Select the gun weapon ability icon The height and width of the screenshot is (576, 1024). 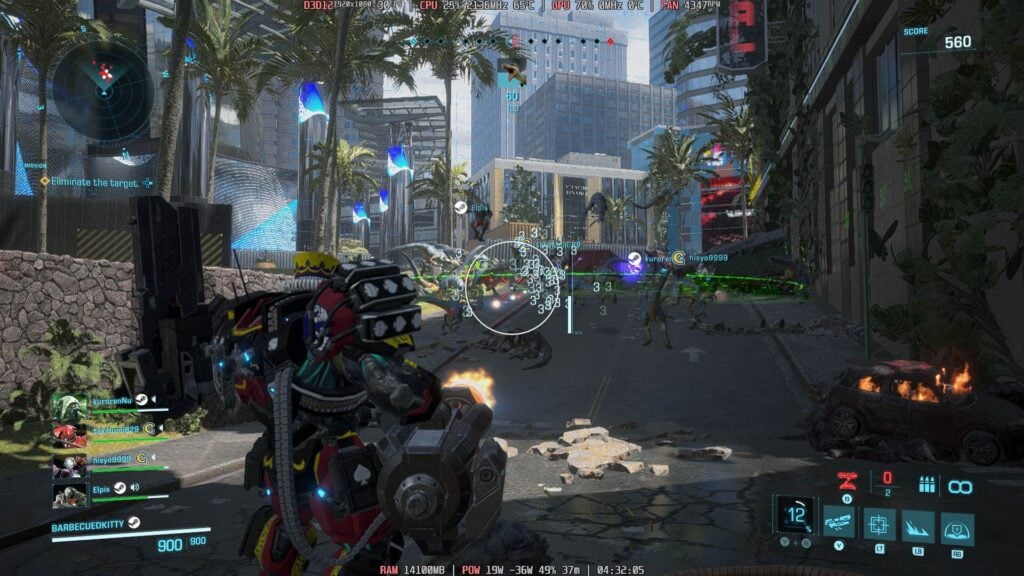(839, 521)
